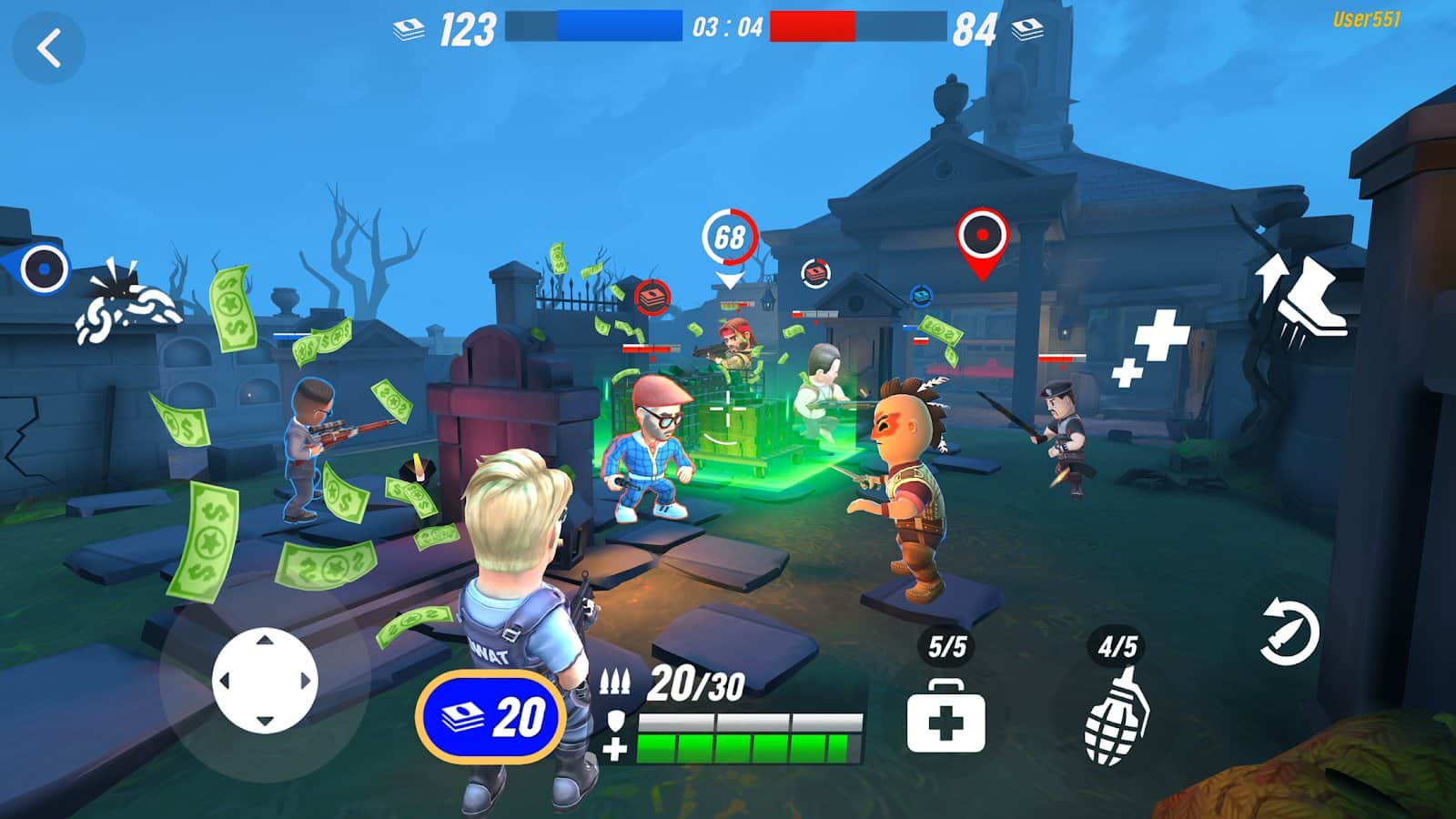
Task: Use the medkit item
Action: point(945,718)
